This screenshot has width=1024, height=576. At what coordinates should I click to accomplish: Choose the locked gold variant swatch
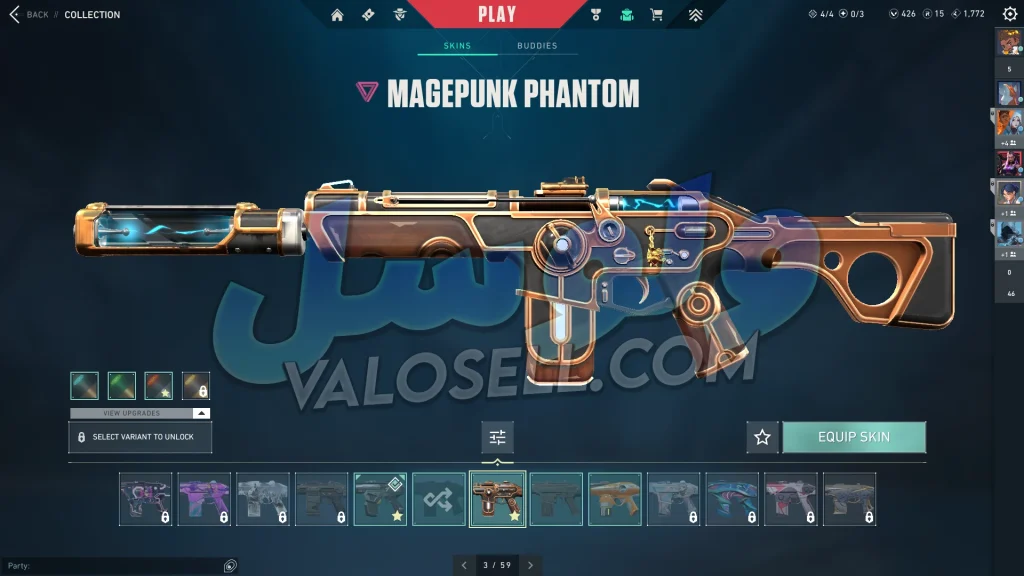click(196, 385)
